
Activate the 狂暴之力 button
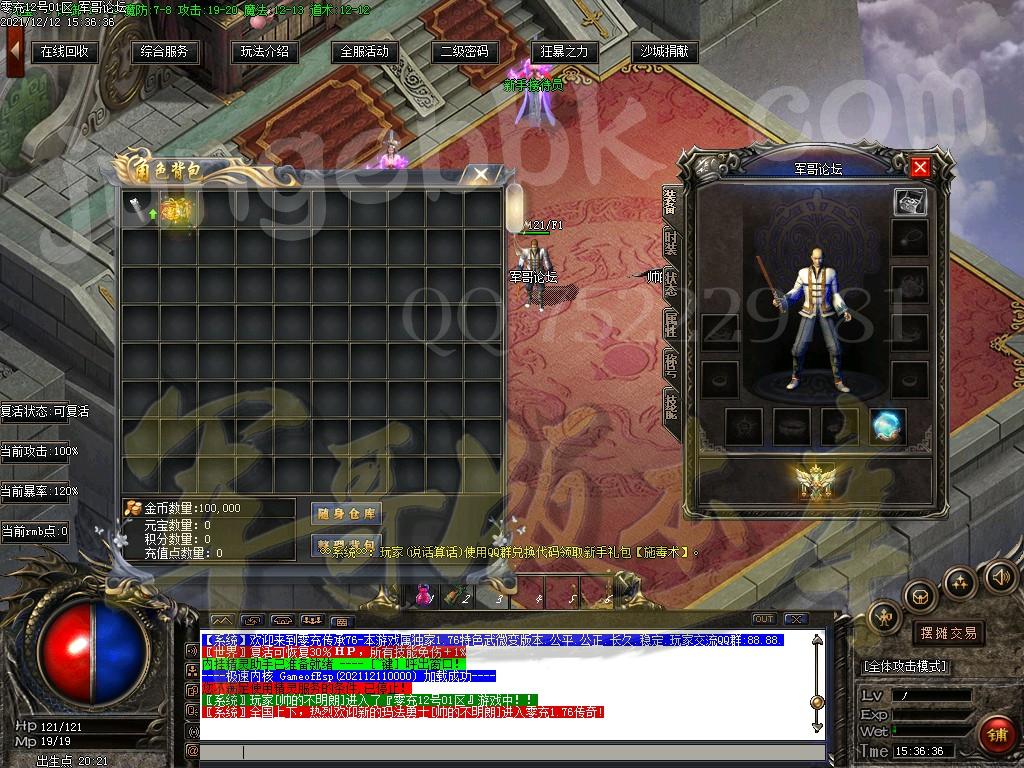click(x=565, y=52)
